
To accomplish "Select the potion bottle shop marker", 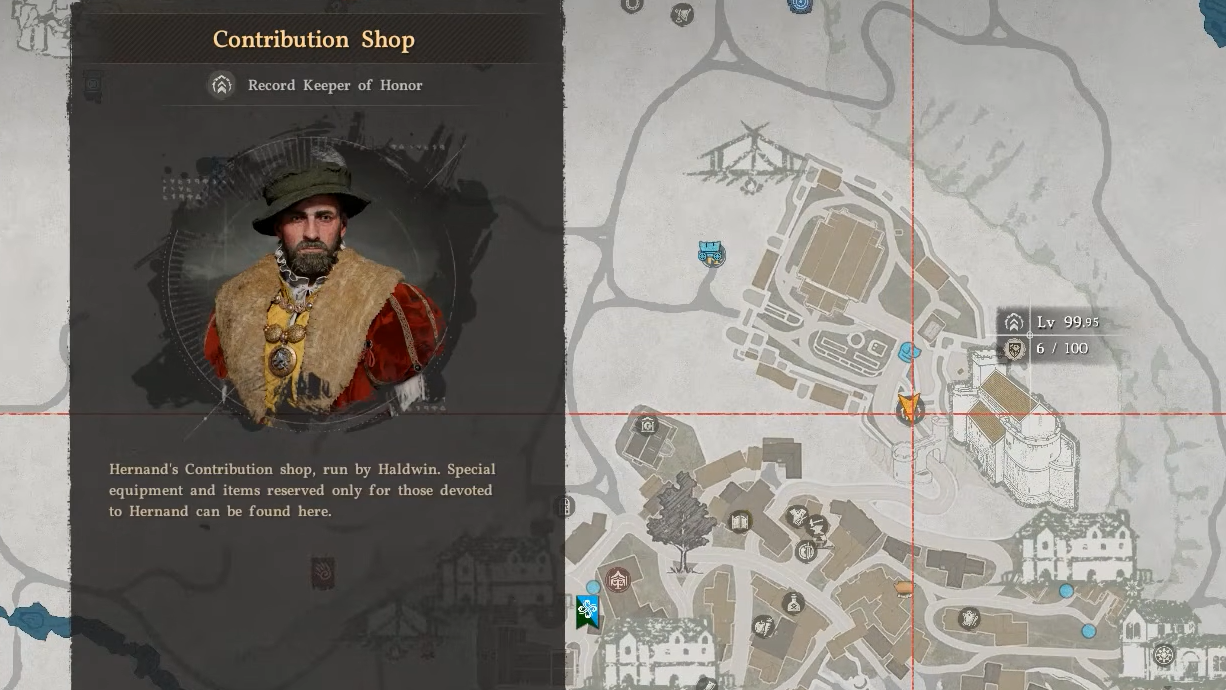I will (x=794, y=602).
